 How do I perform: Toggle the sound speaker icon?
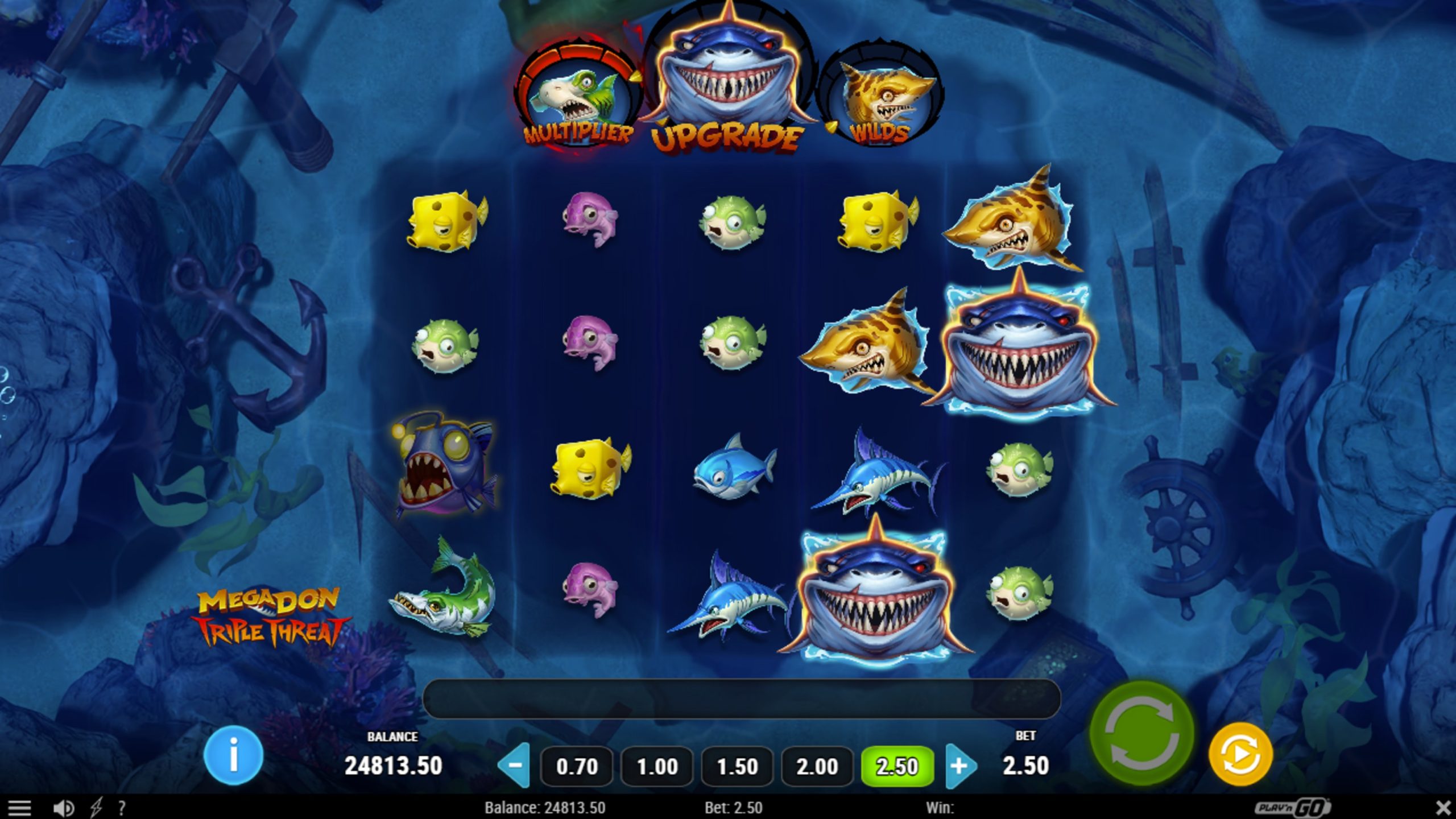[63, 808]
